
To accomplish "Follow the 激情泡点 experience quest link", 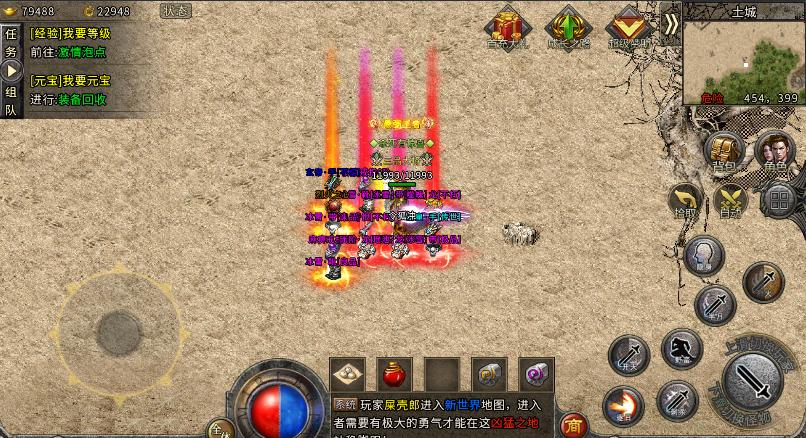I will (83, 52).
